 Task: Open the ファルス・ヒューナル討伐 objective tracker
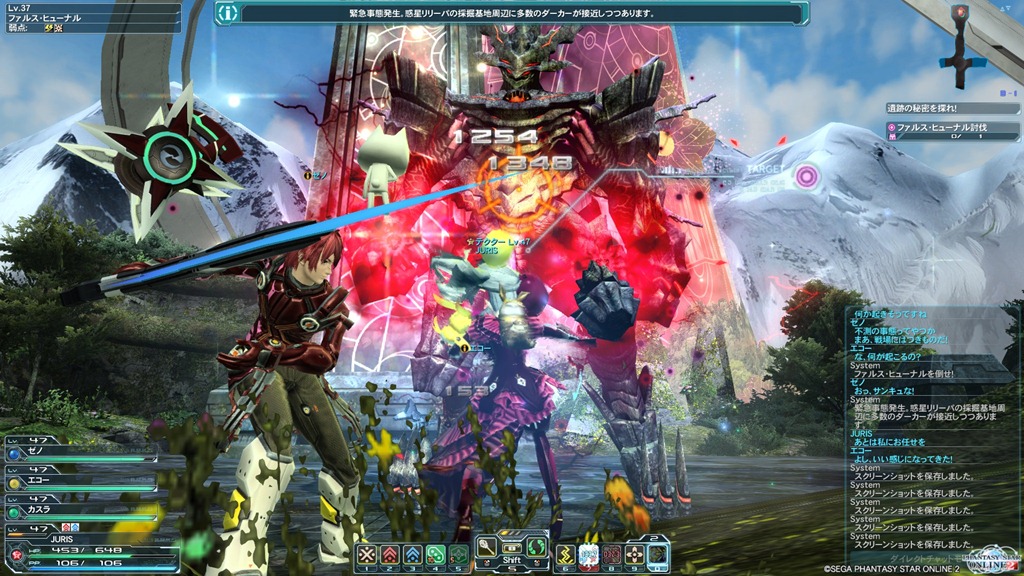[x=940, y=128]
